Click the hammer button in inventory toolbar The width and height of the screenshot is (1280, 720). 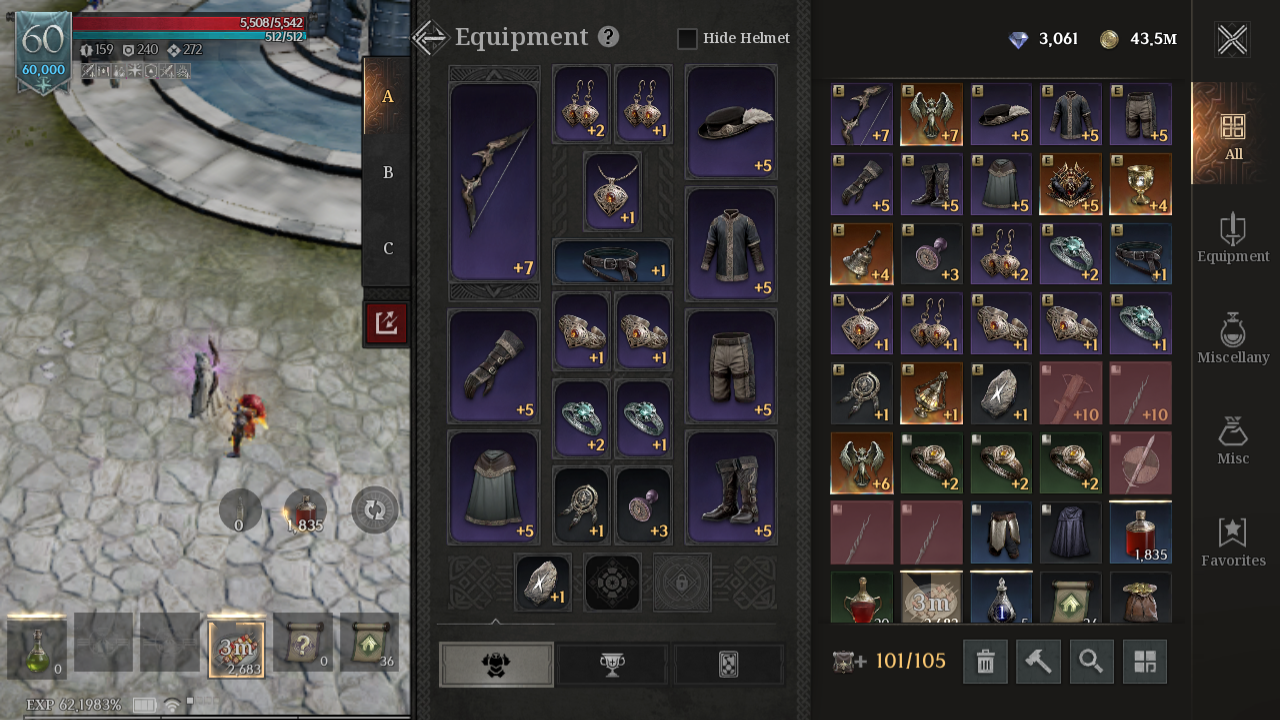[1038, 662]
